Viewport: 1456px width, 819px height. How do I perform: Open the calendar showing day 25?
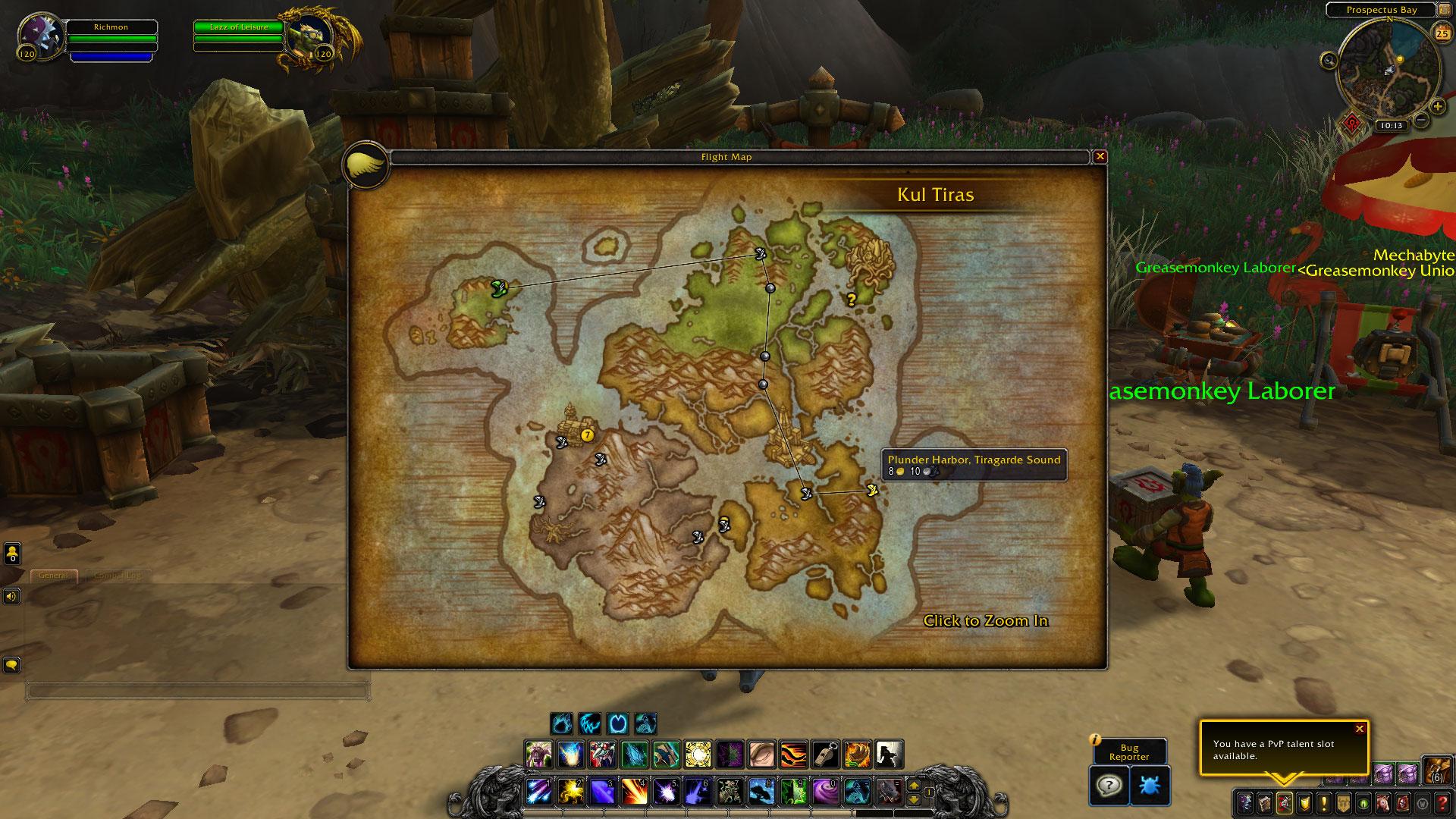pyautogui.click(x=1441, y=32)
